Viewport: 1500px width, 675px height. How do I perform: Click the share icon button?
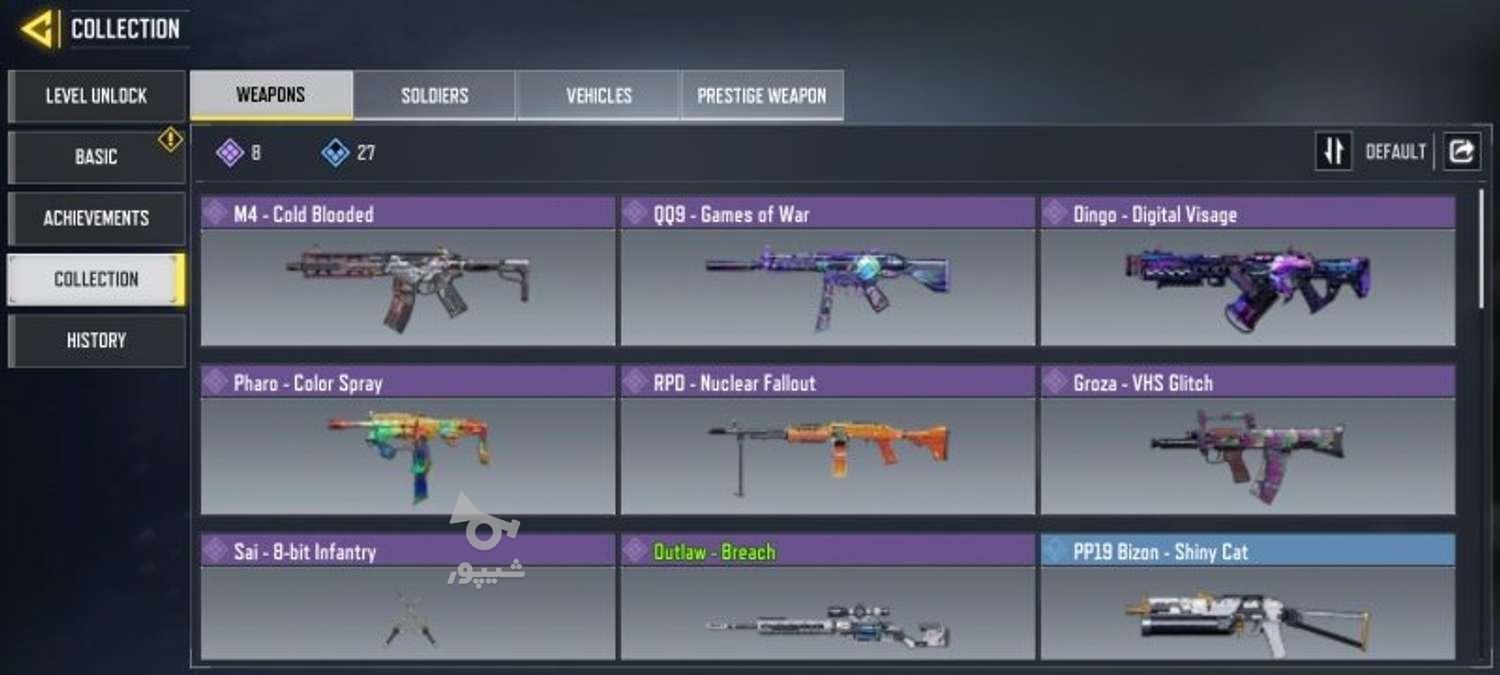point(1461,152)
